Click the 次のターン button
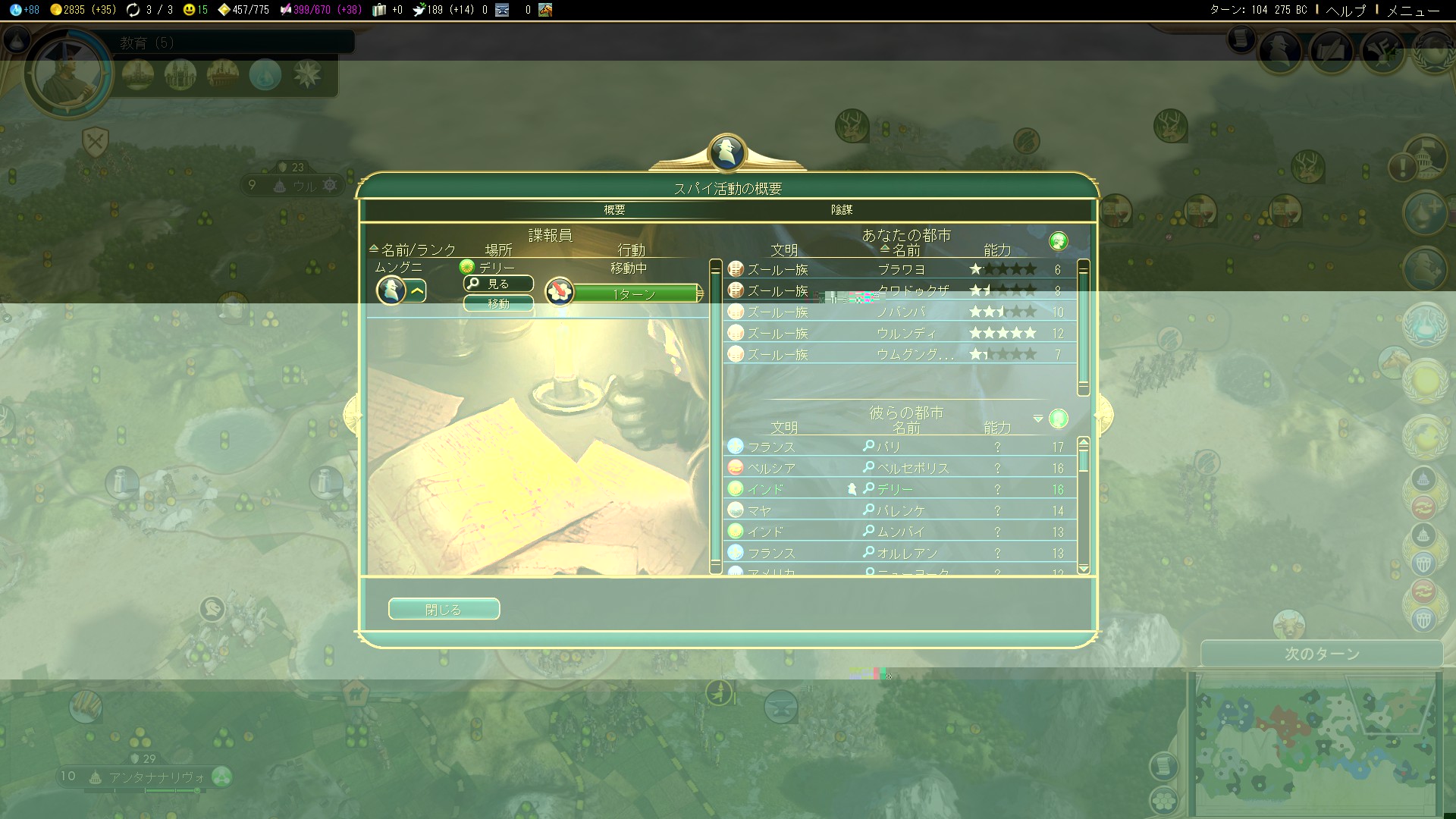The height and width of the screenshot is (819, 1456). click(1321, 654)
